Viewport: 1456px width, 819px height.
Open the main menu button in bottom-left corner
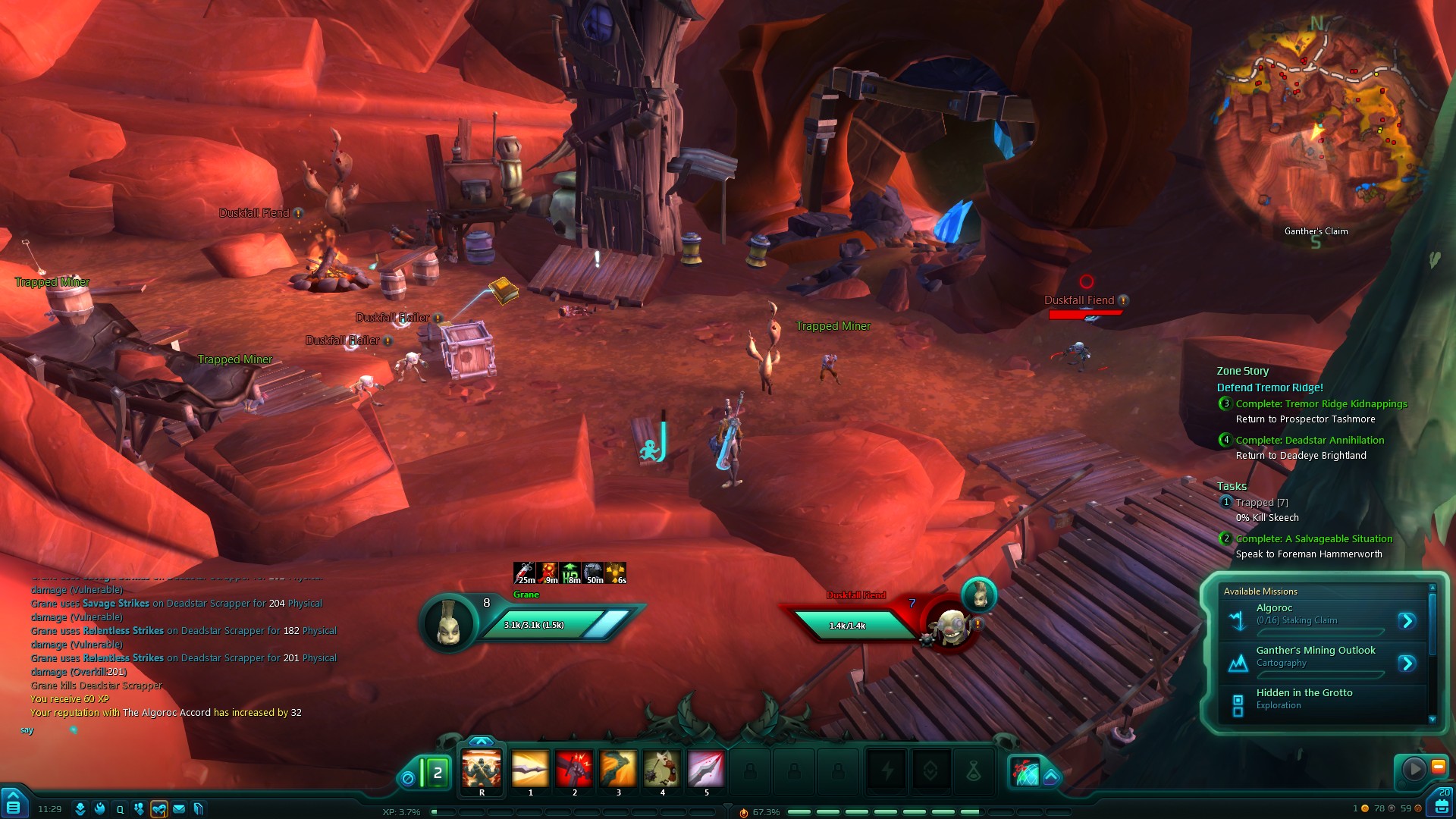(x=13, y=805)
